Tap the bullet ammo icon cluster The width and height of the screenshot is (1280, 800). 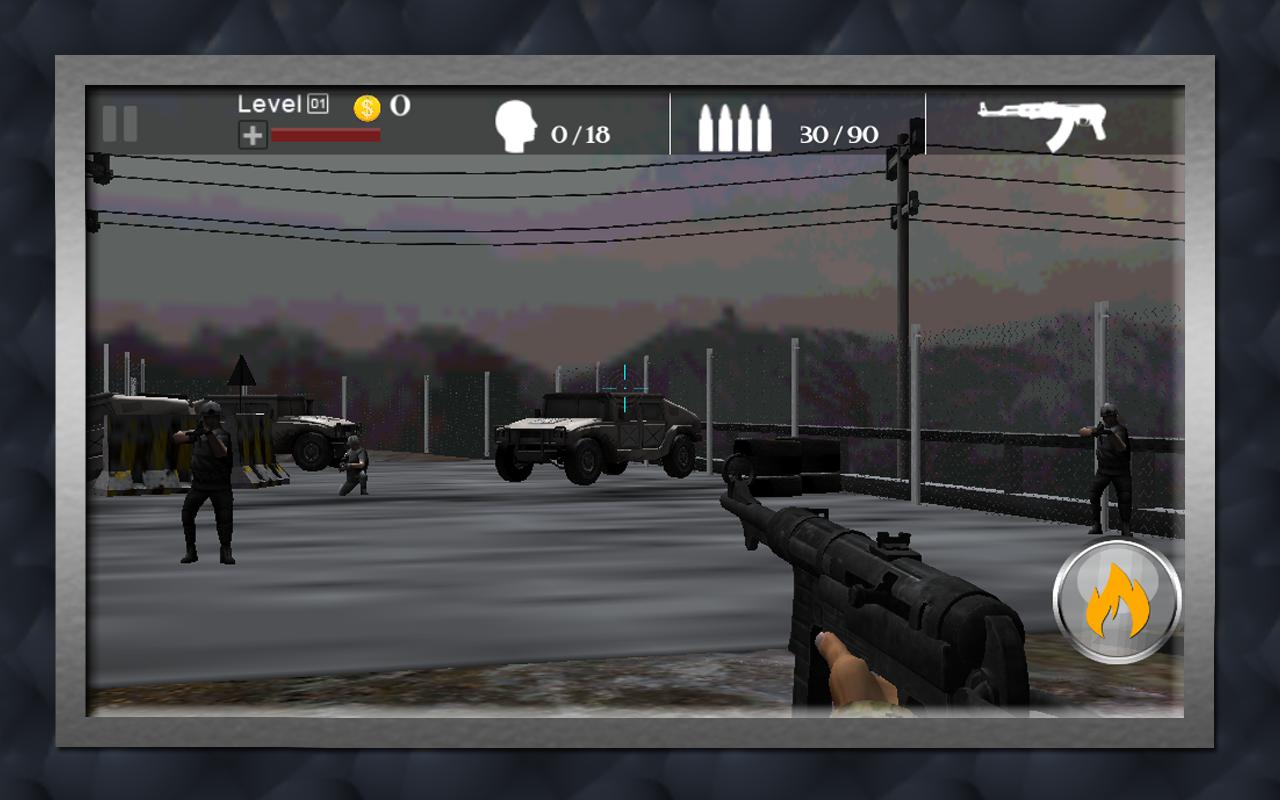tap(737, 125)
